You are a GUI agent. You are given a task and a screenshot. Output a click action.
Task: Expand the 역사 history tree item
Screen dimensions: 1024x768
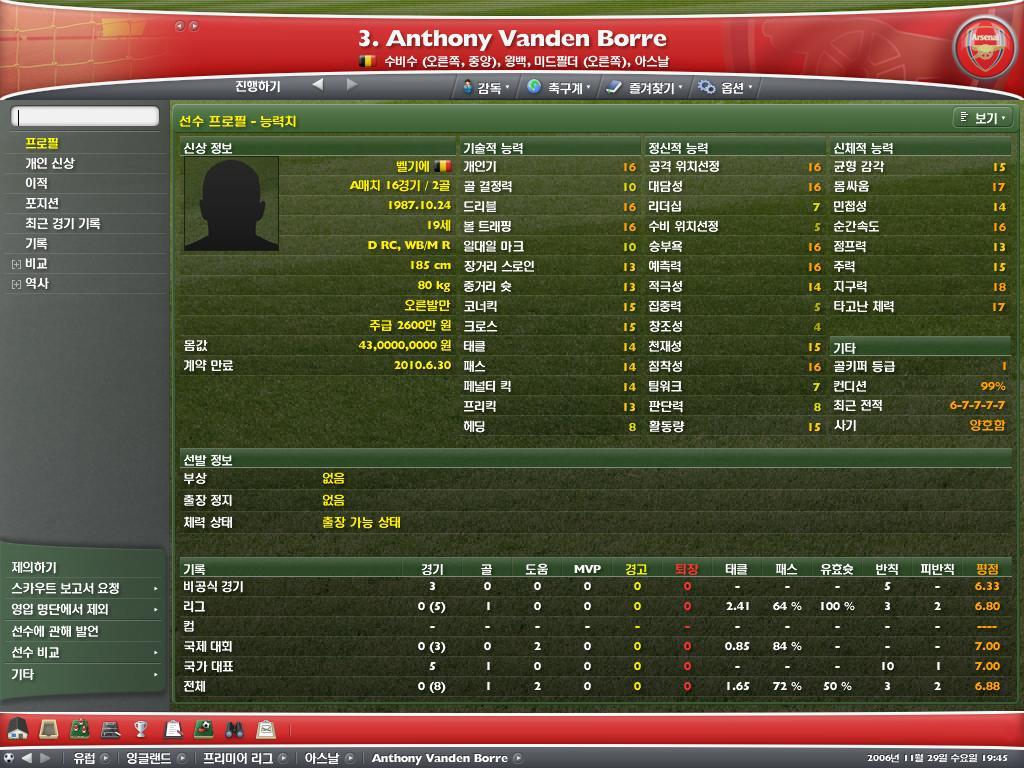[17, 284]
